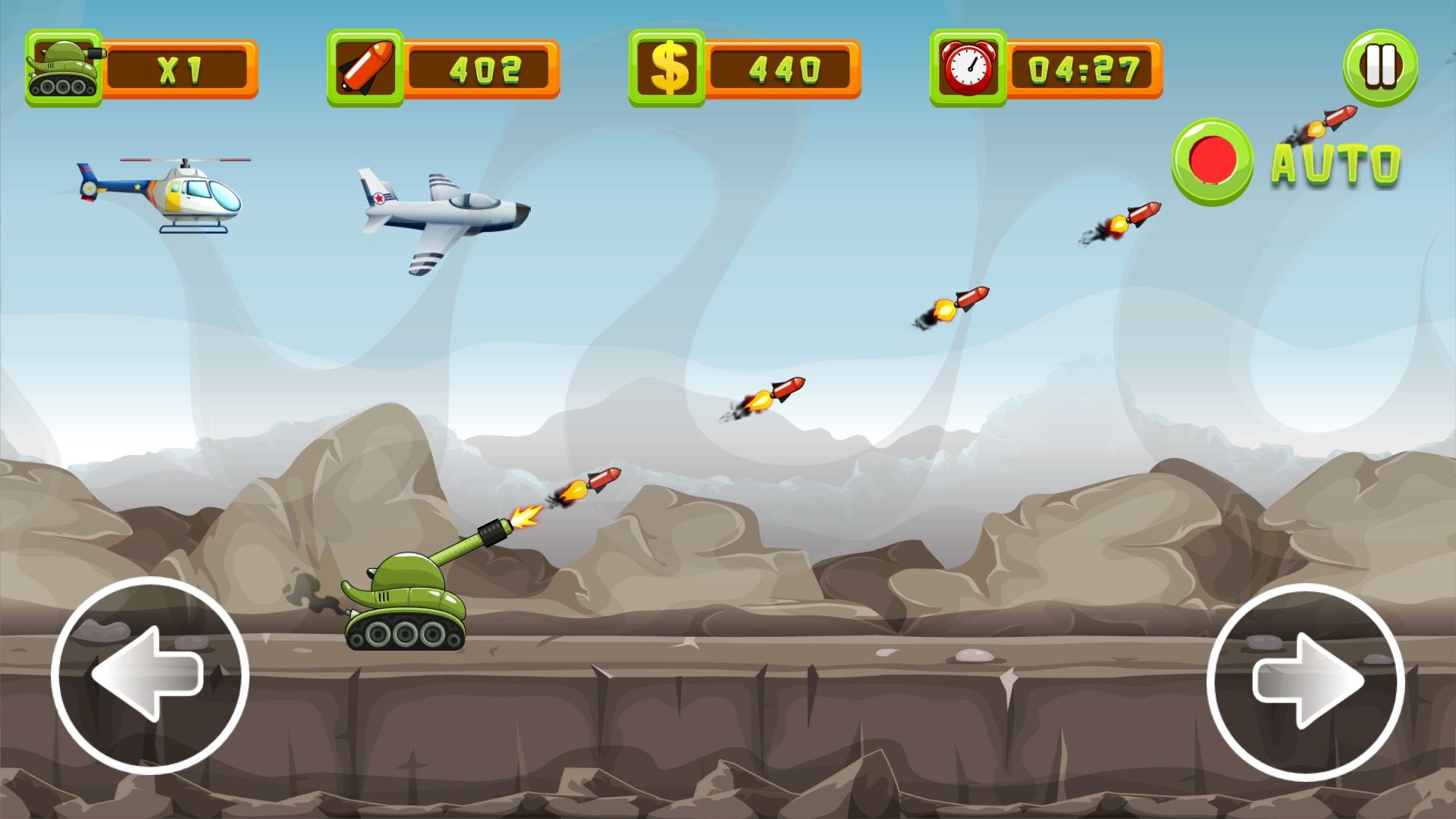Drive the tank with the right arrow
Viewport: 1456px width, 819px height.
pos(1305,681)
